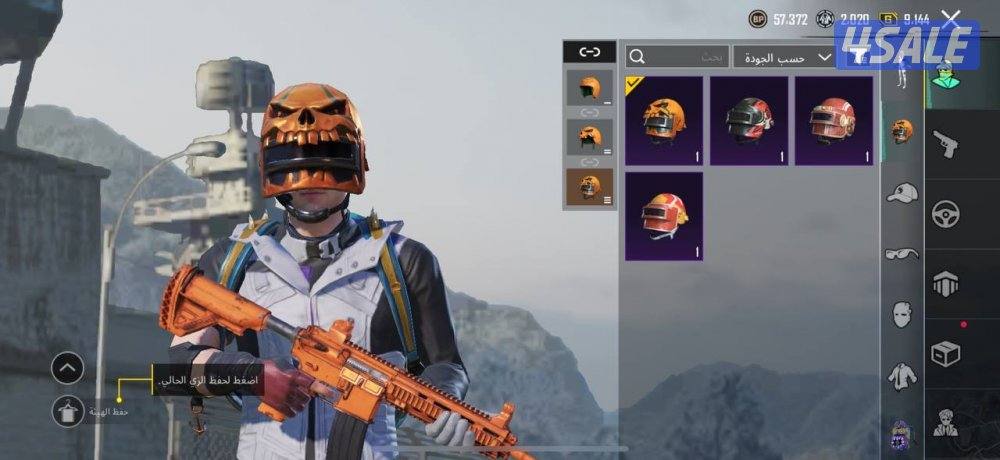
Task: Pick the red and yellow striped helmet
Action: tap(664, 216)
